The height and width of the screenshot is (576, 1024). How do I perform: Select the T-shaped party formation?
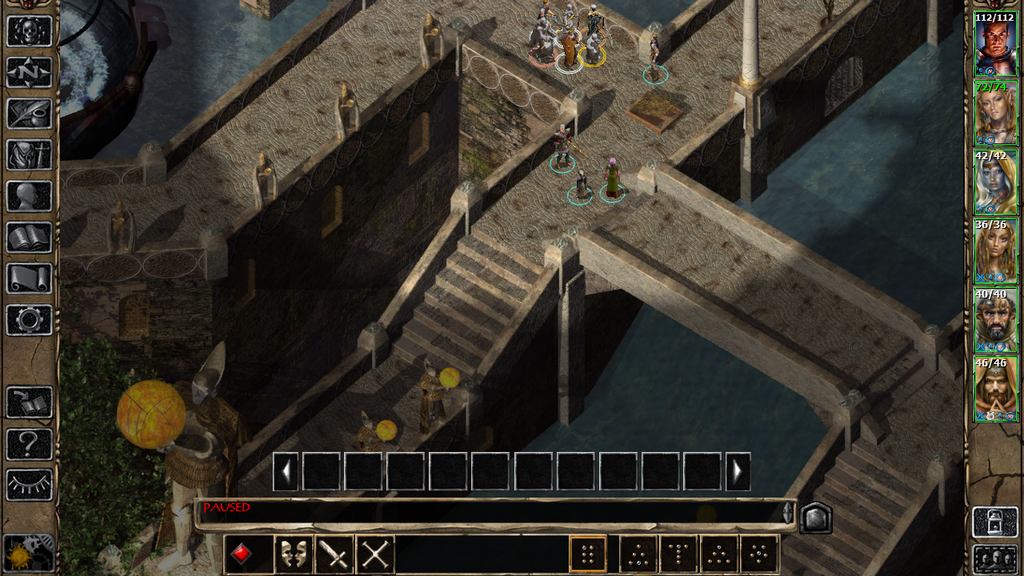(679, 554)
